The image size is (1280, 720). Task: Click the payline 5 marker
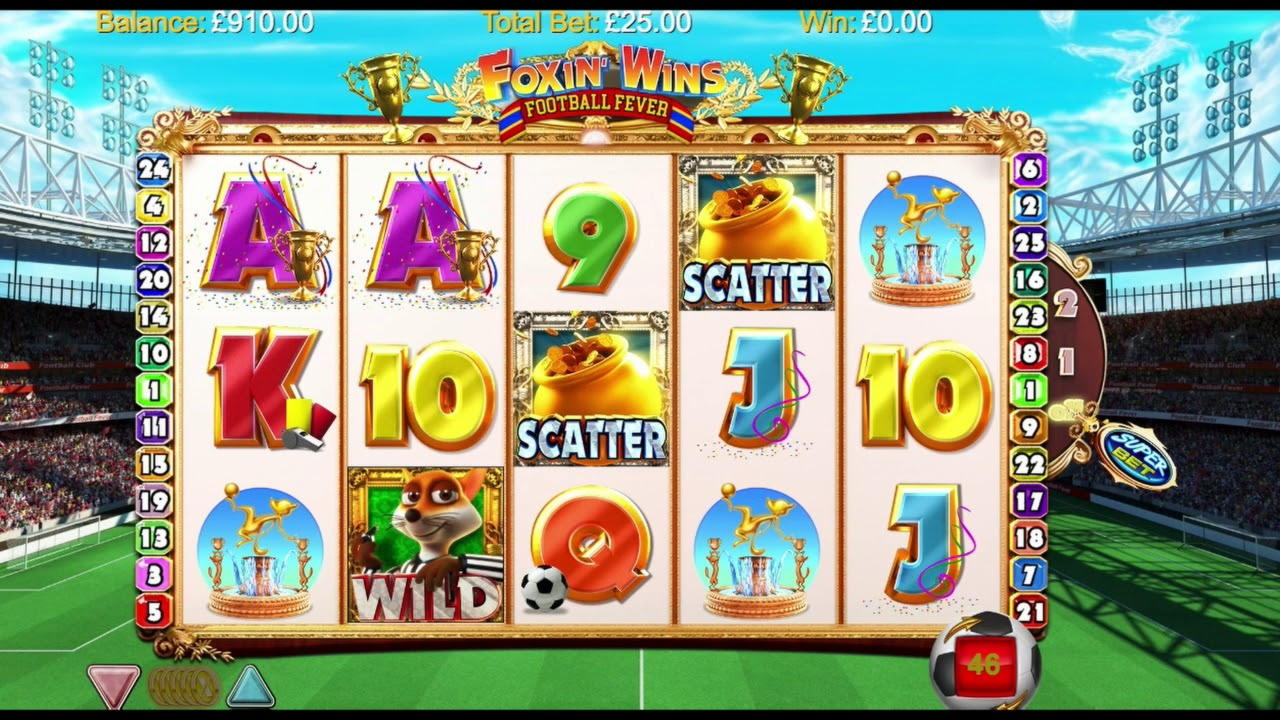coord(154,610)
